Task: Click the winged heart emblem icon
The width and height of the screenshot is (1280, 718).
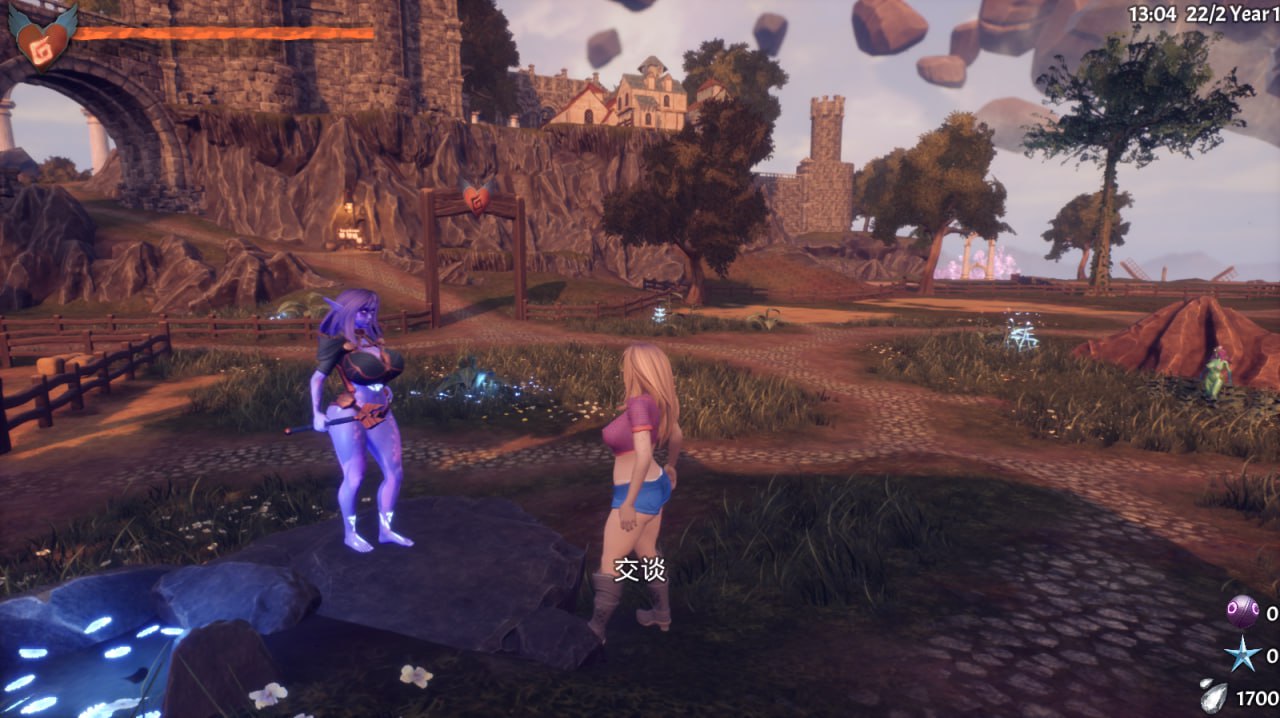Action: click(43, 37)
